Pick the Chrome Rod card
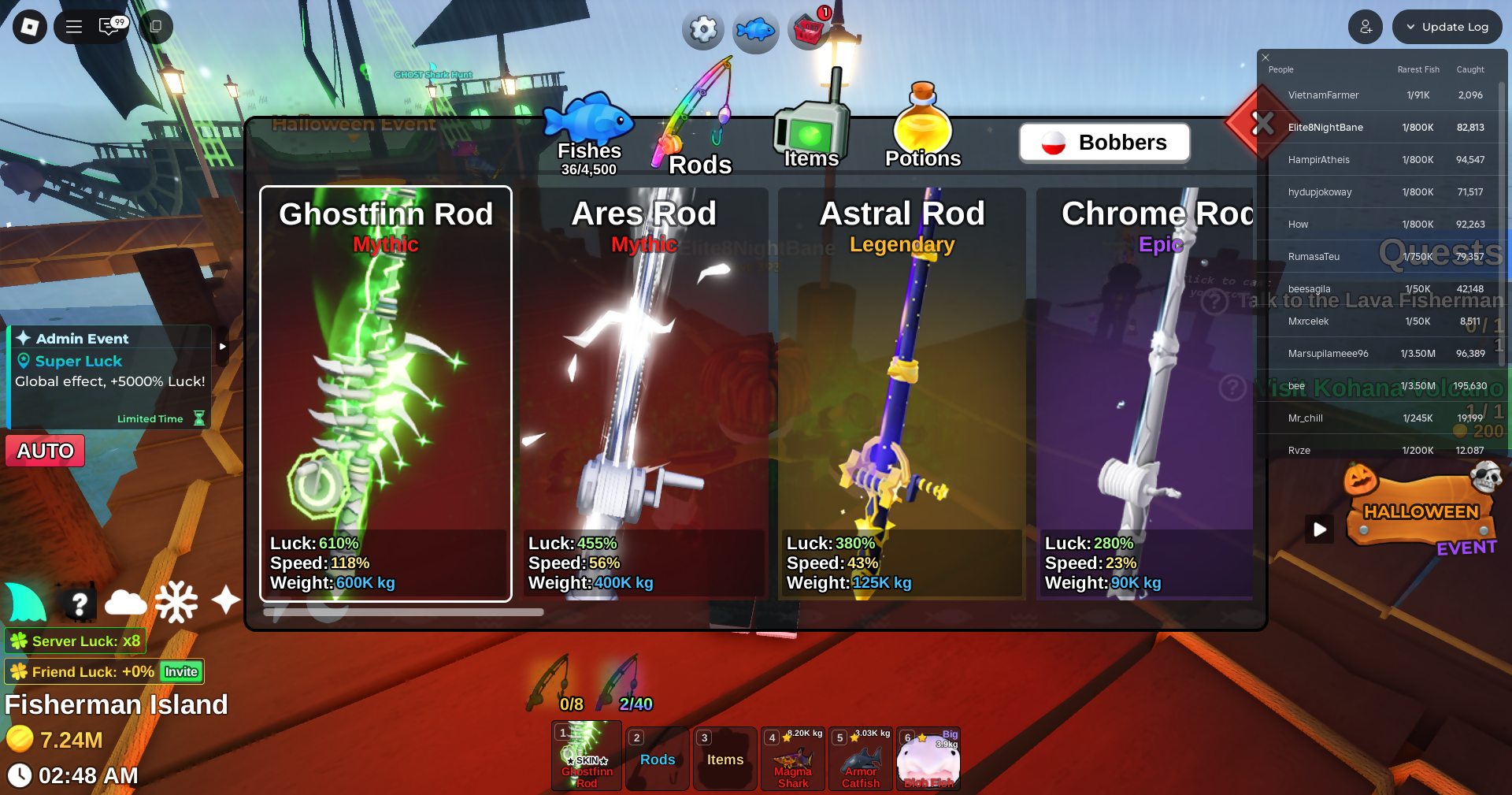This screenshot has height=795, width=1512. pos(1146,394)
